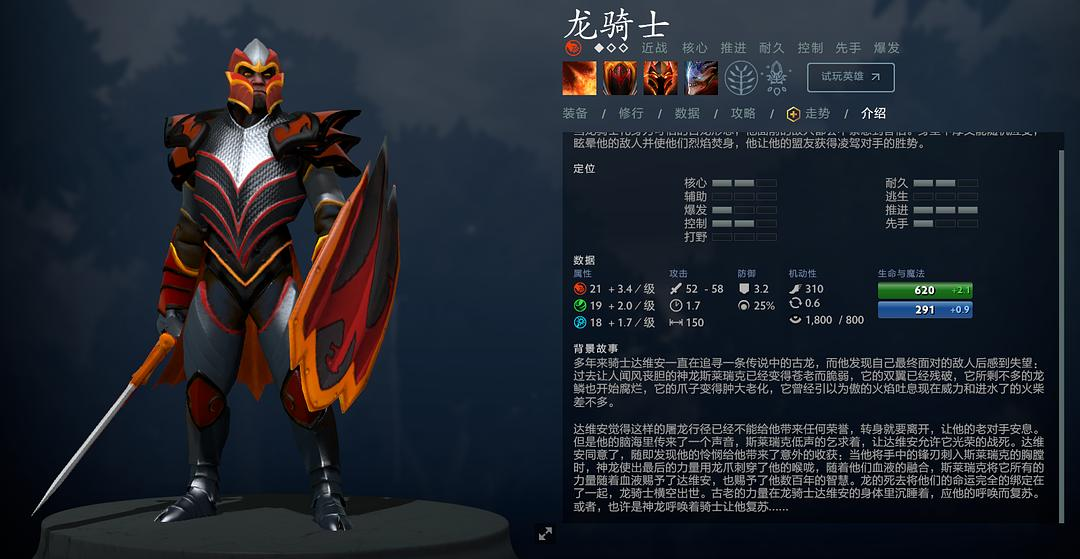Click the Dragon Tail ability icon

pyautogui.click(x=619, y=77)
